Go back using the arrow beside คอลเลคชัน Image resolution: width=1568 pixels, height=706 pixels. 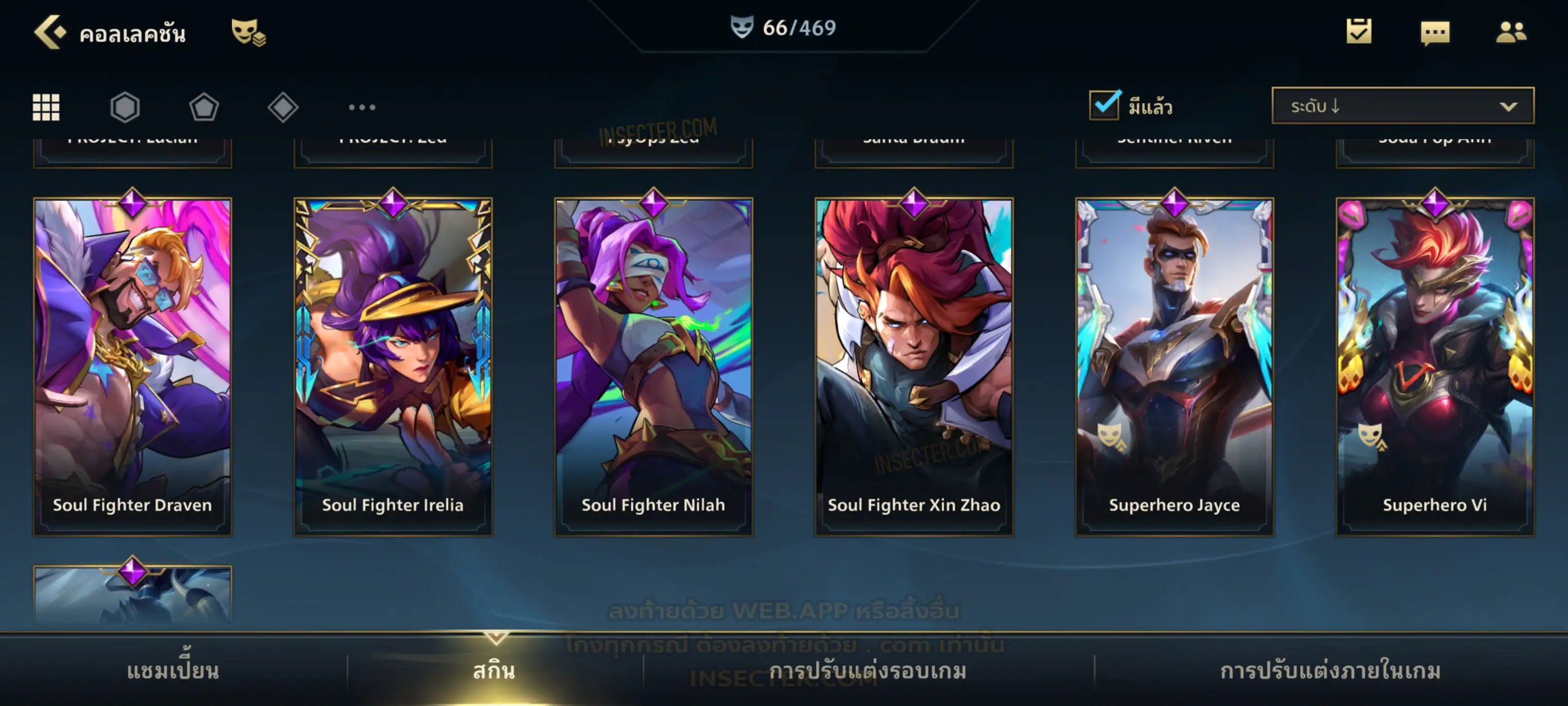pyautogui.click(x=49, y=32)
